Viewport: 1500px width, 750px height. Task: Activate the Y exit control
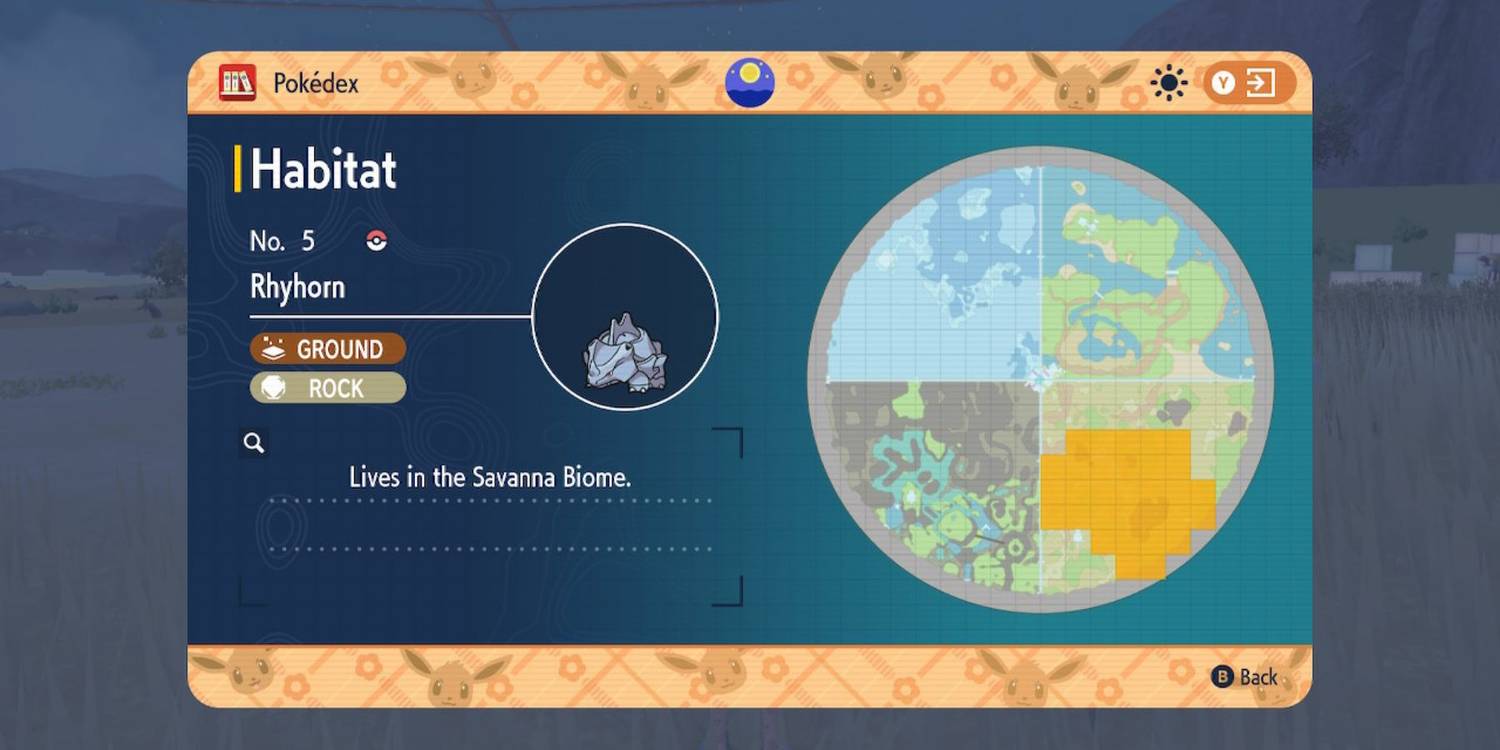(1225, 84)
